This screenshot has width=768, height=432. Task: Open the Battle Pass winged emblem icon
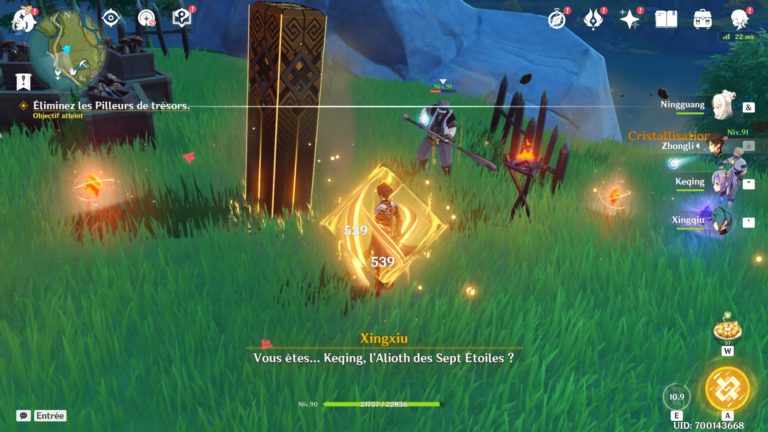click(594, 19)
